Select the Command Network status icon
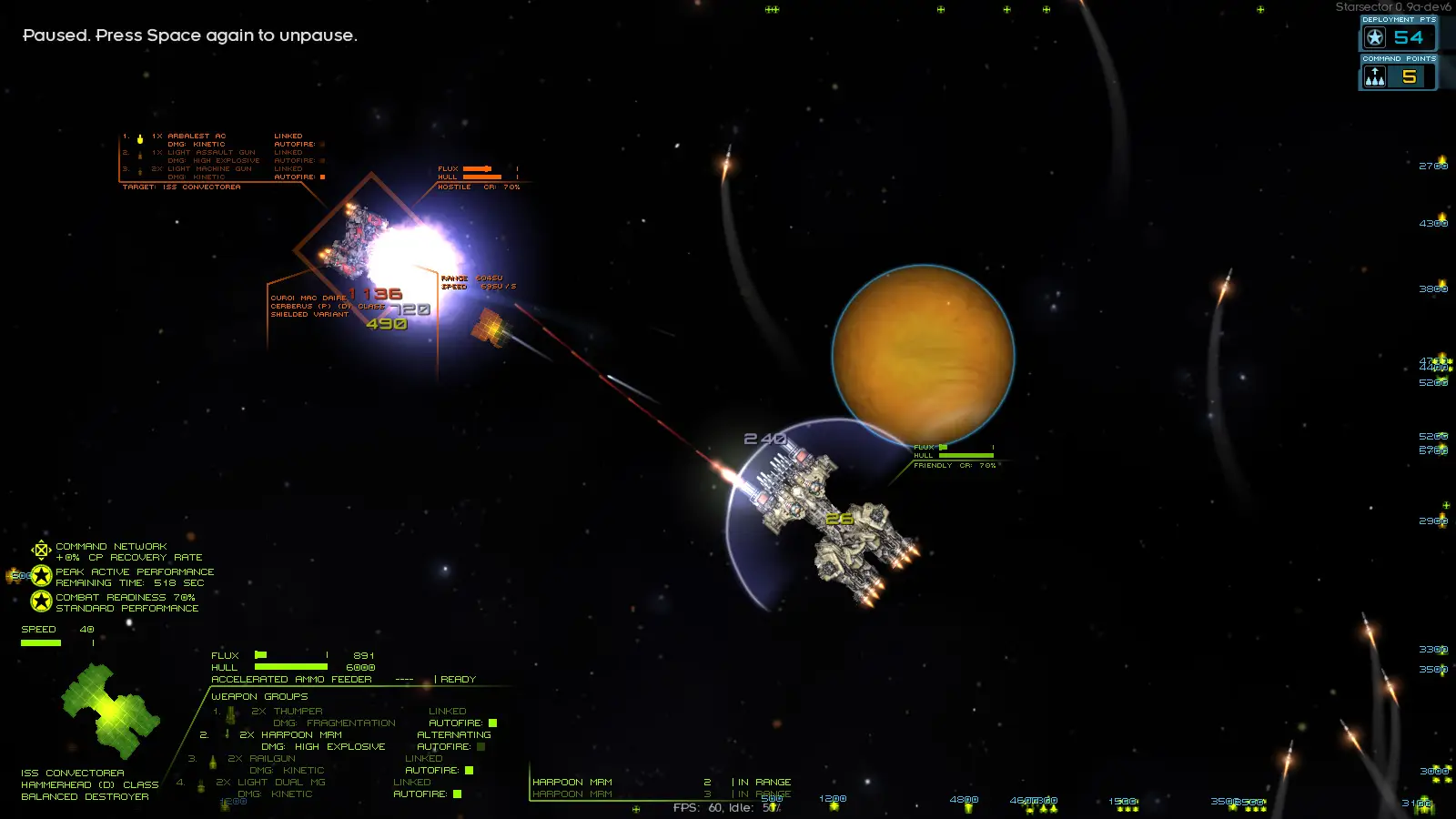Viewport: 1456px width, 819px height. (x=41, y=550)
